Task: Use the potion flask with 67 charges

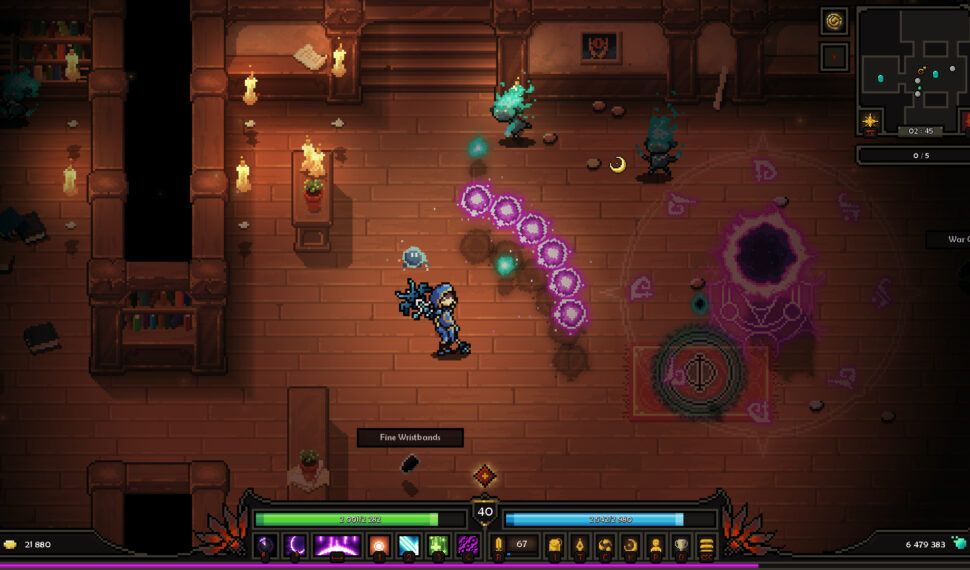Action: tap(498, 545)
